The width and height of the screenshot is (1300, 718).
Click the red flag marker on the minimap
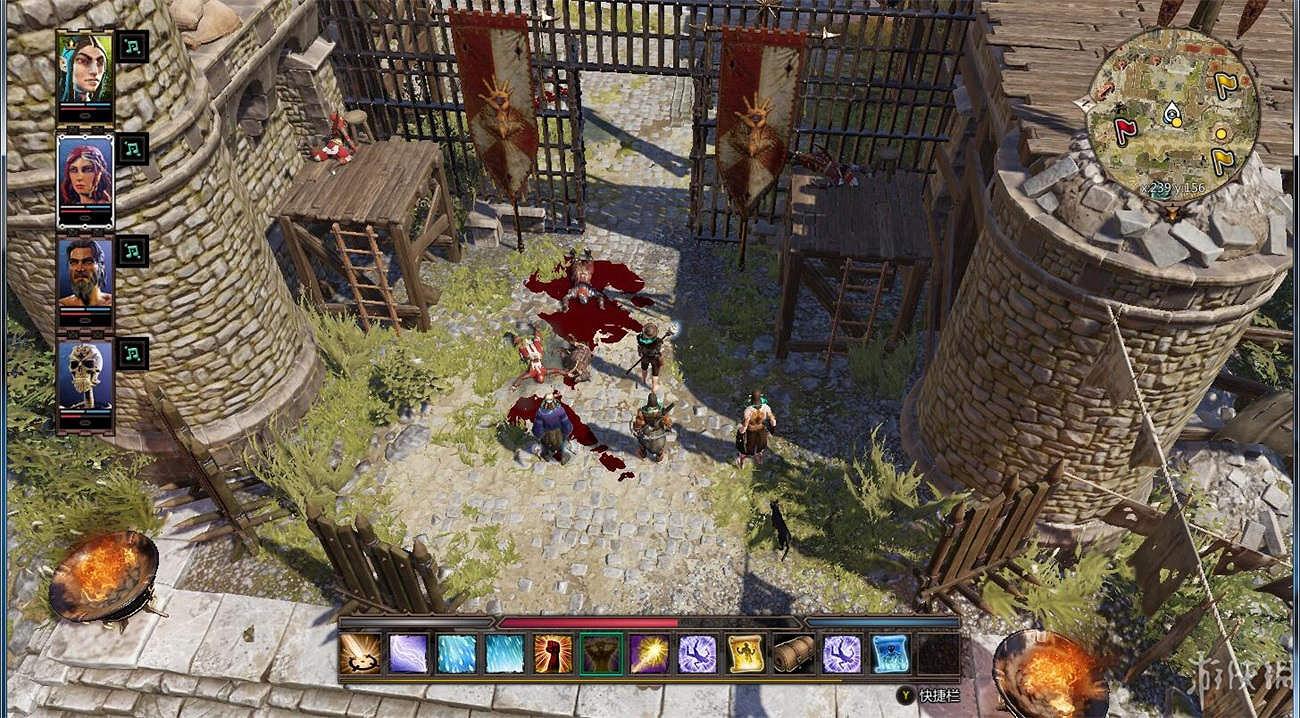coord(1123,130)
